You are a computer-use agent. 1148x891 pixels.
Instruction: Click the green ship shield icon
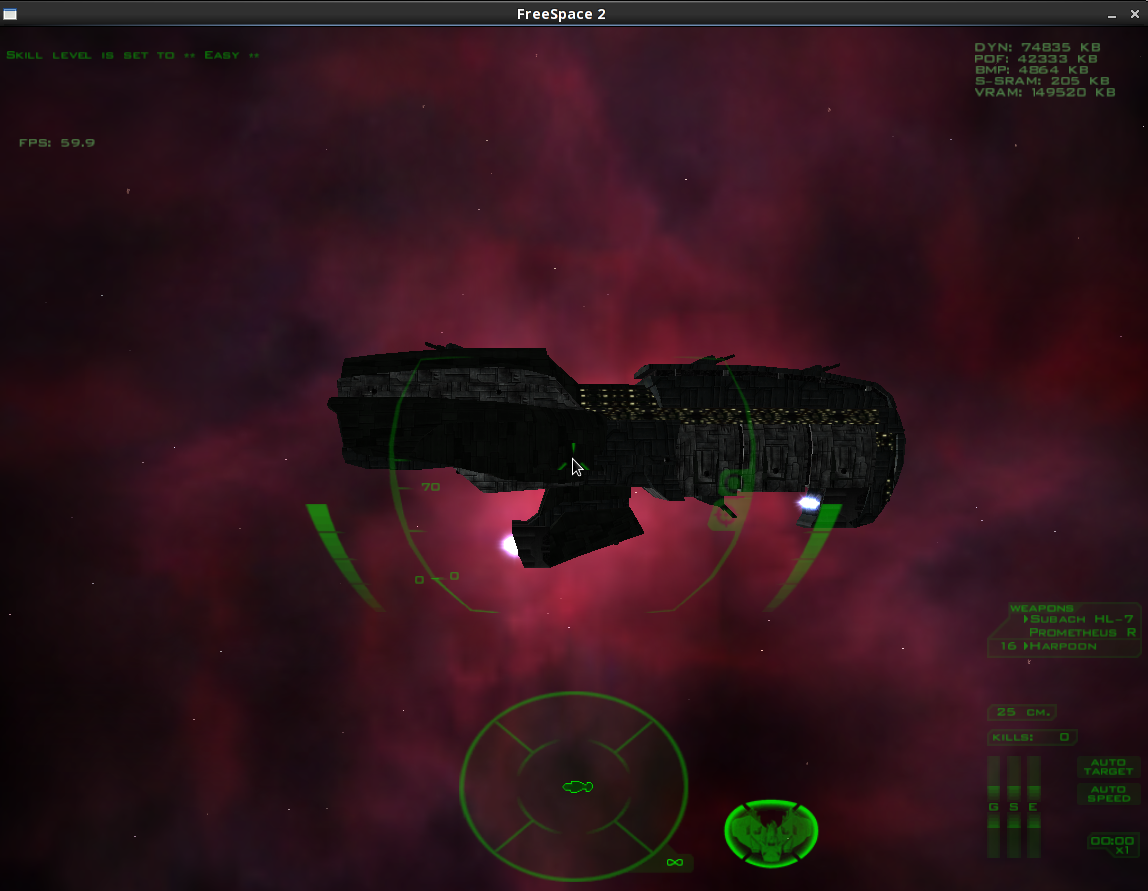(x=771, y=832)
